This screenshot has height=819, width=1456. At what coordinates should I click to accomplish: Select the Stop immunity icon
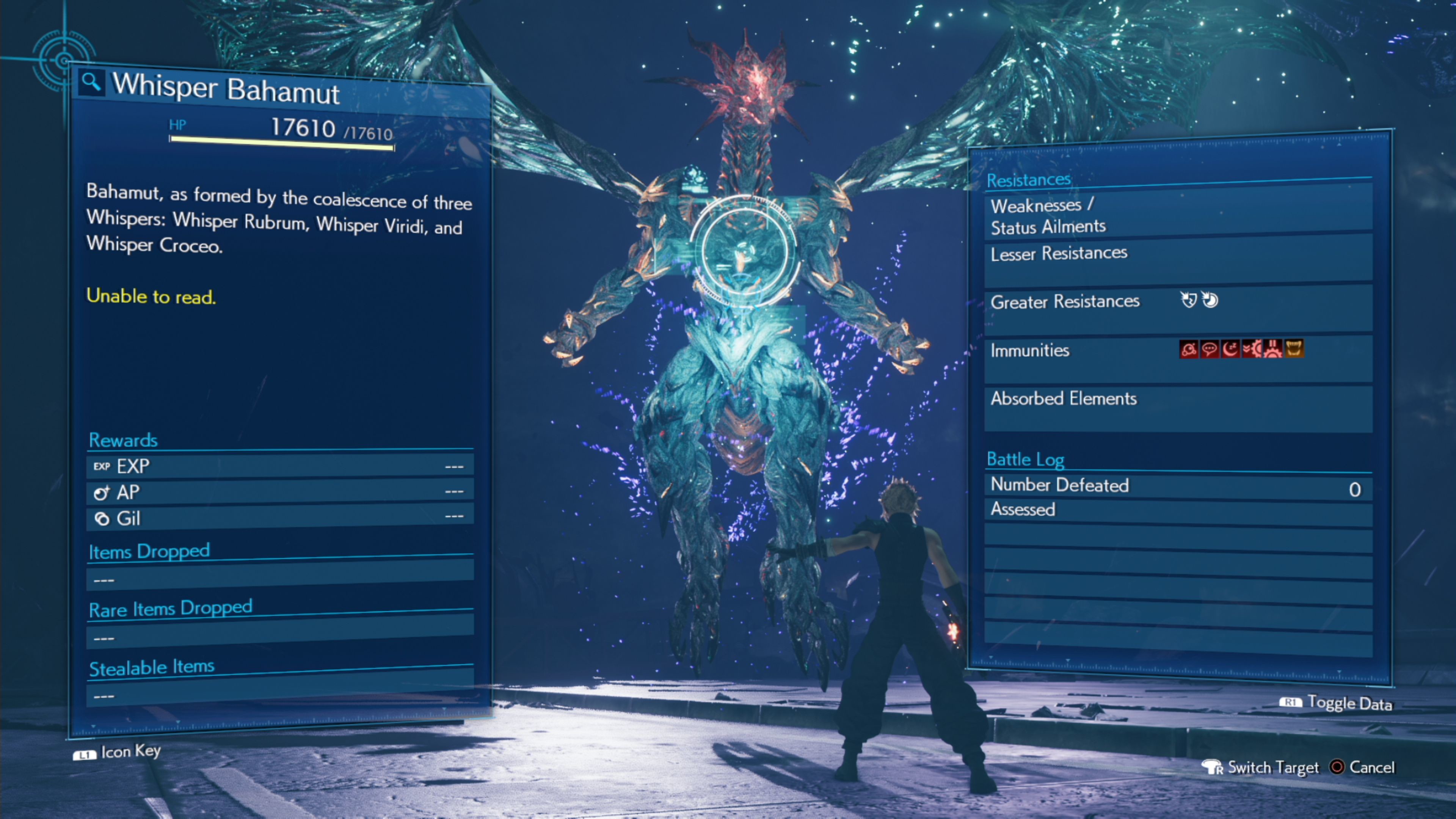pyautogui.click(x=1272, y=349)
